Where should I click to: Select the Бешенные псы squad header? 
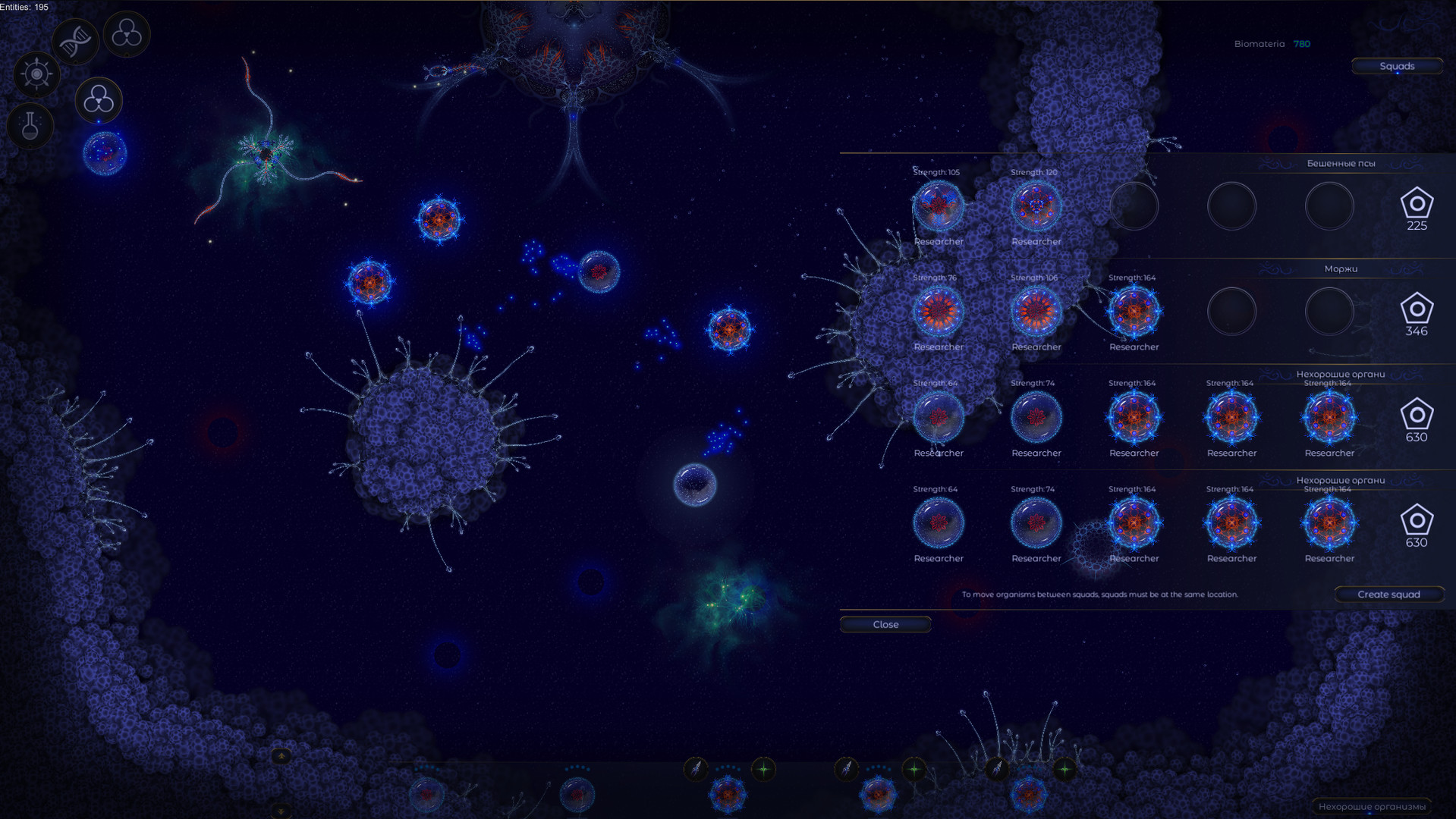[x=1342, y=163]
